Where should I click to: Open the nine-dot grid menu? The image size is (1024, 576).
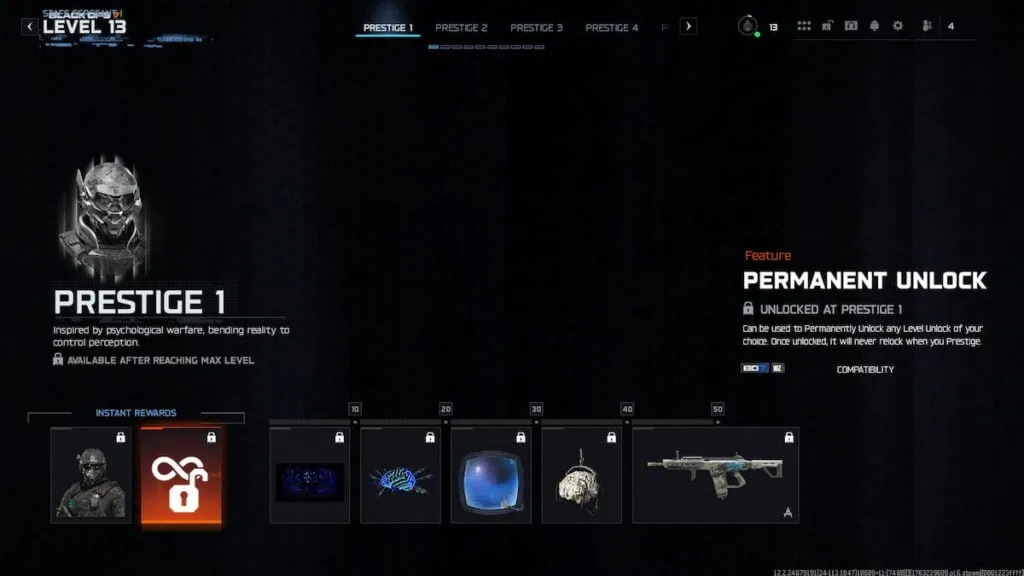click(804, 27)
